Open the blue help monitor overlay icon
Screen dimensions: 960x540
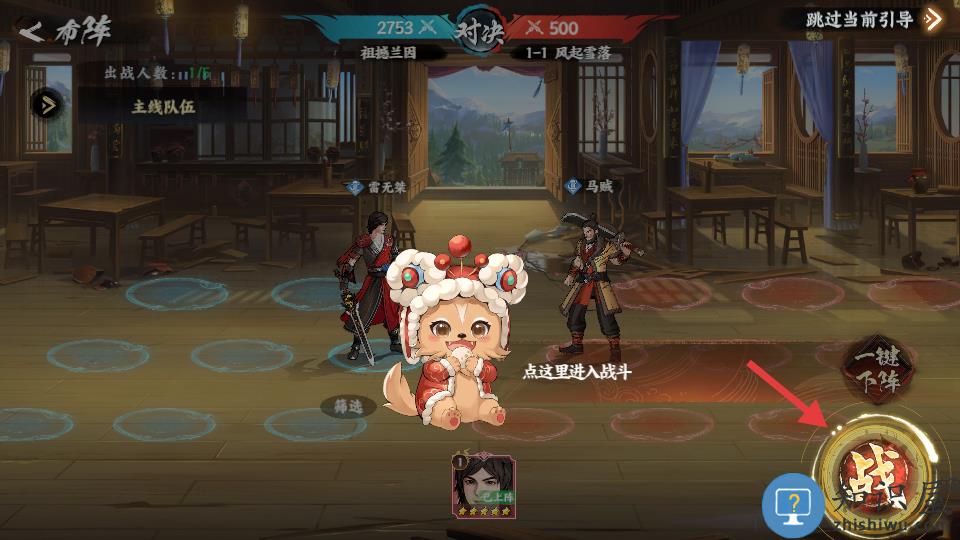pyautogui.click(x=793, y=506)
